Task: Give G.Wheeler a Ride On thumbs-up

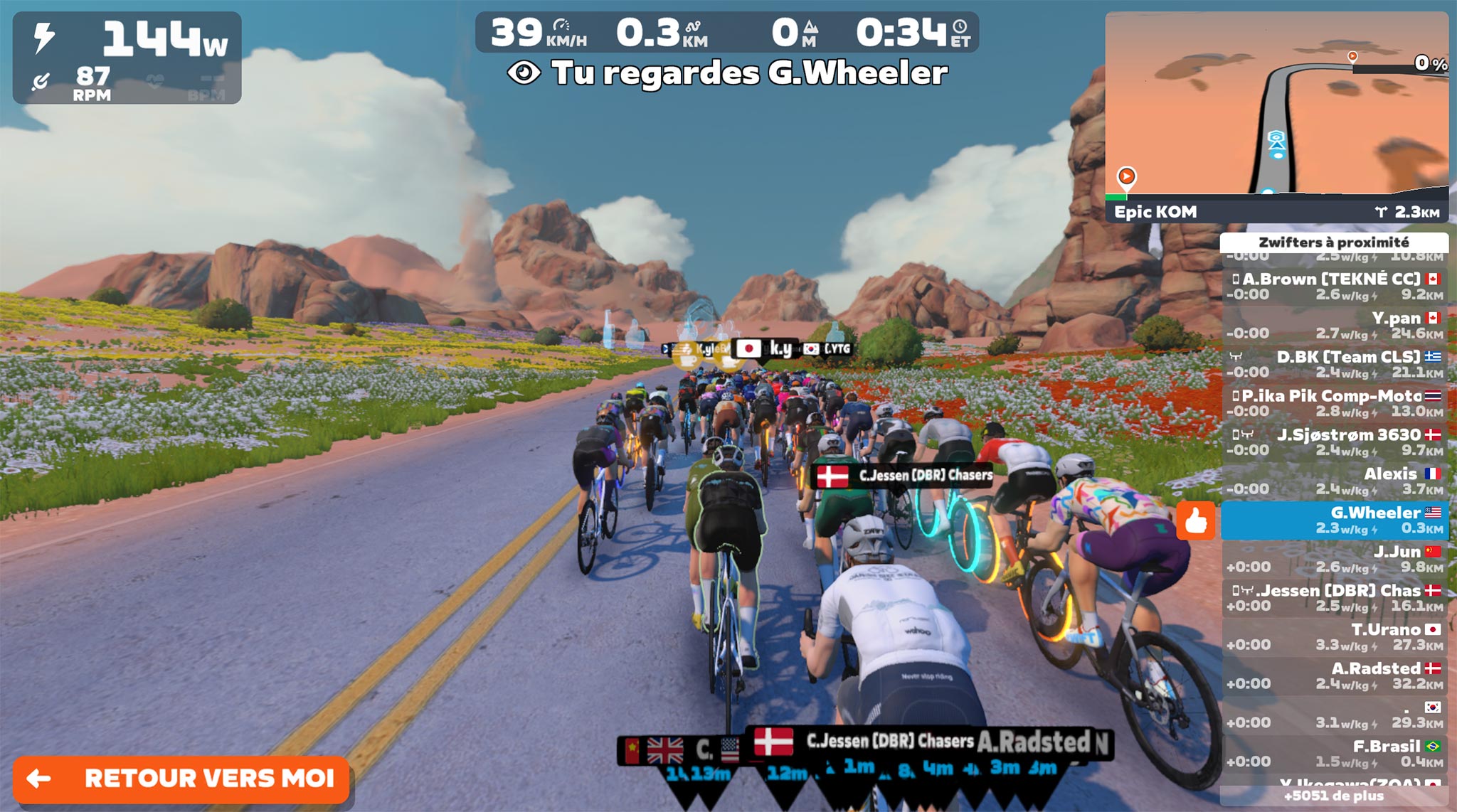Action: pos(1195,521)
